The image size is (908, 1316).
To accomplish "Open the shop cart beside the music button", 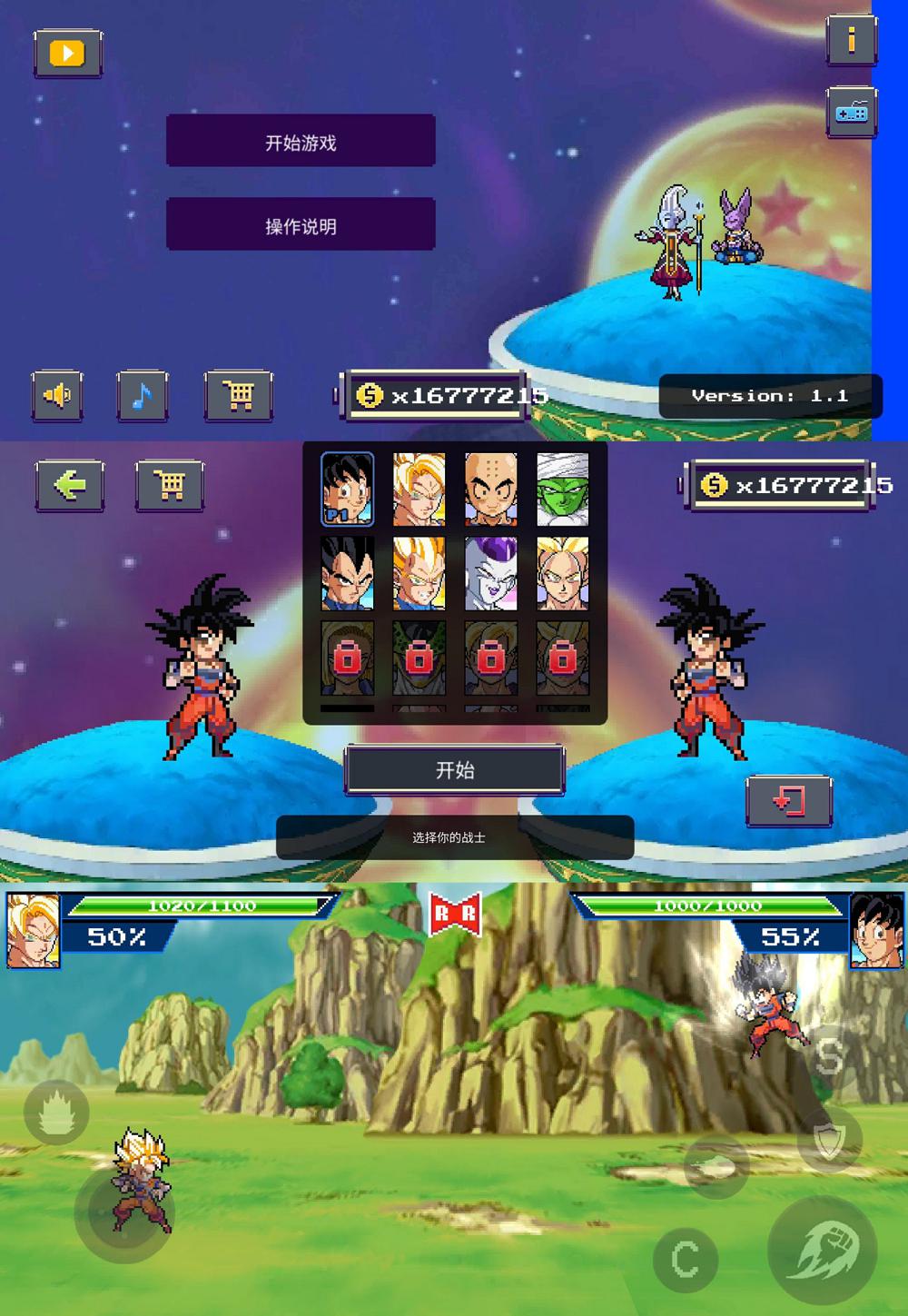I will pos(238,395).
